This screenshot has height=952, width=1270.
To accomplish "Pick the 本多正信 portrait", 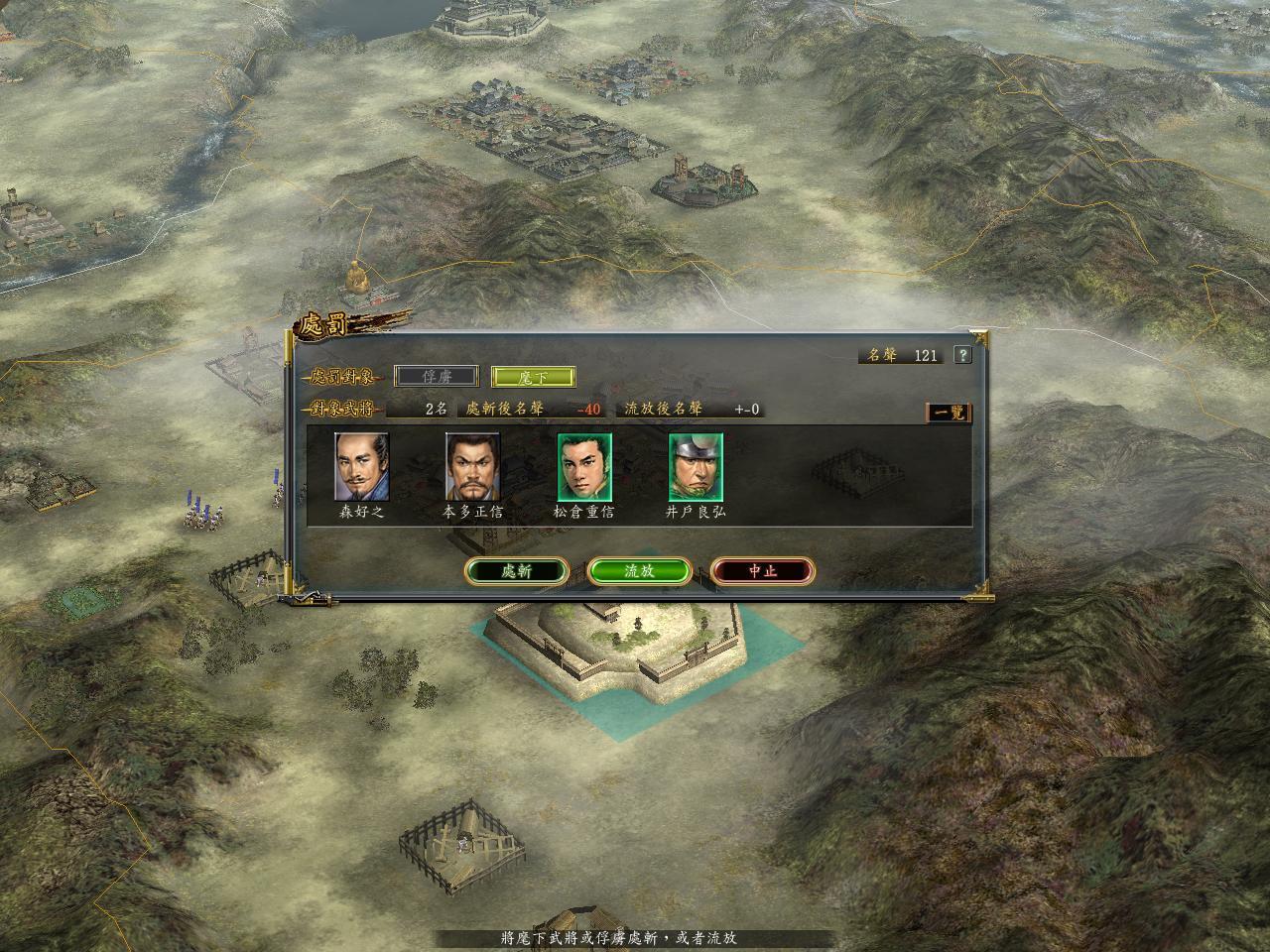I will point(473,467).
